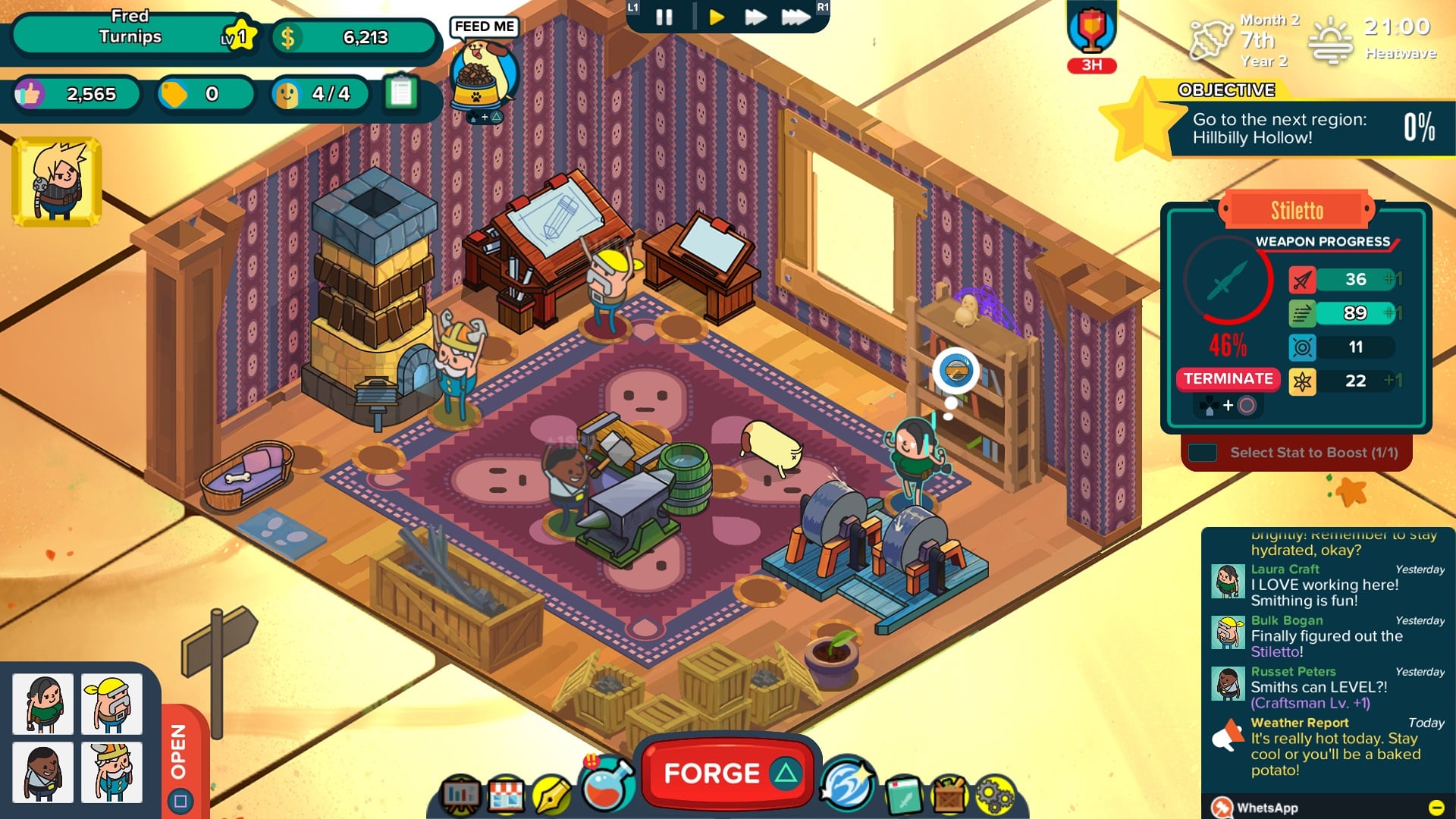Screen dimensions: 1456x819
Task: Set game speed to normal play
Action: pyautogui.click(x=716, y=17)
